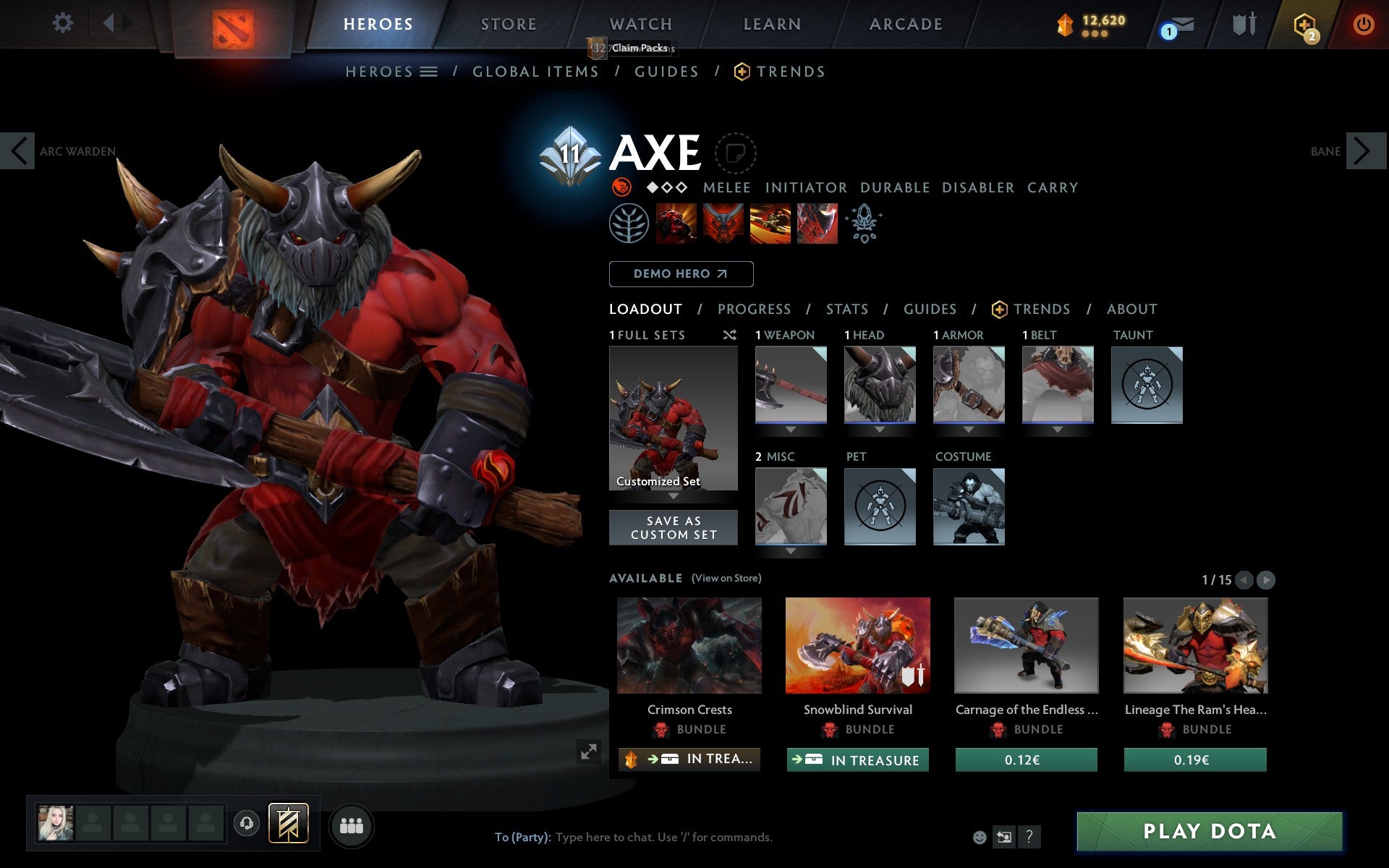Open the emoticon picker in chat bar
The height and width of the screenshot is (868, 1389).
(980, 837)
